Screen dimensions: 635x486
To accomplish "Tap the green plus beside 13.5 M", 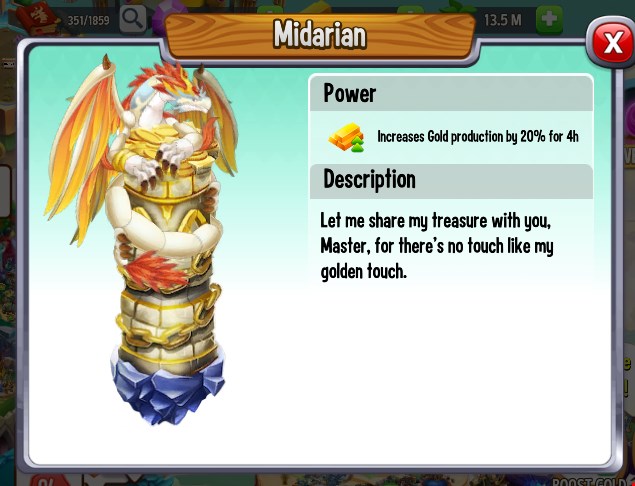I will (x=549, y=18).
